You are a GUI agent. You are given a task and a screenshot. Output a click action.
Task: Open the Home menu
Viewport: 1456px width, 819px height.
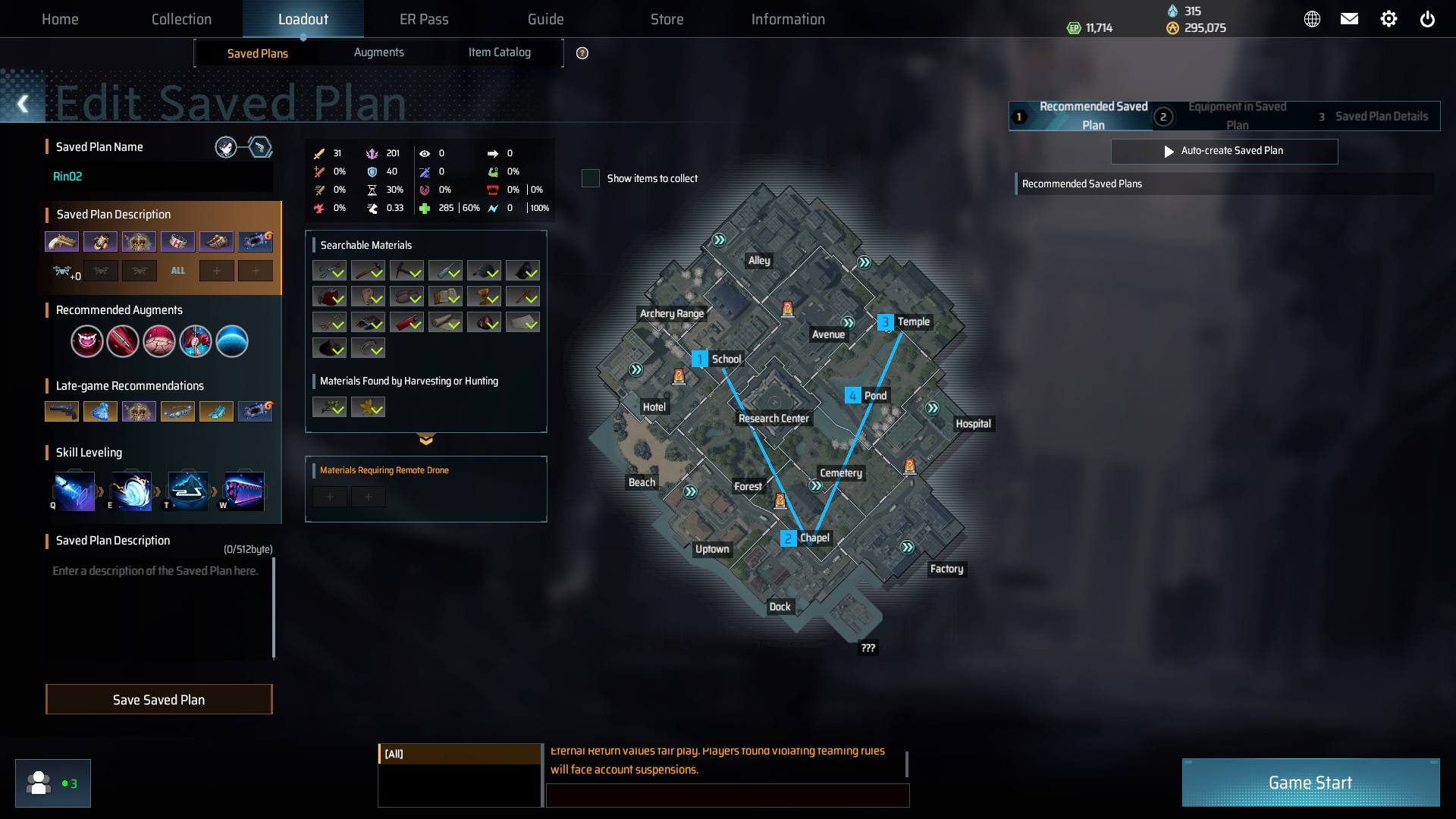click(60, 19)
